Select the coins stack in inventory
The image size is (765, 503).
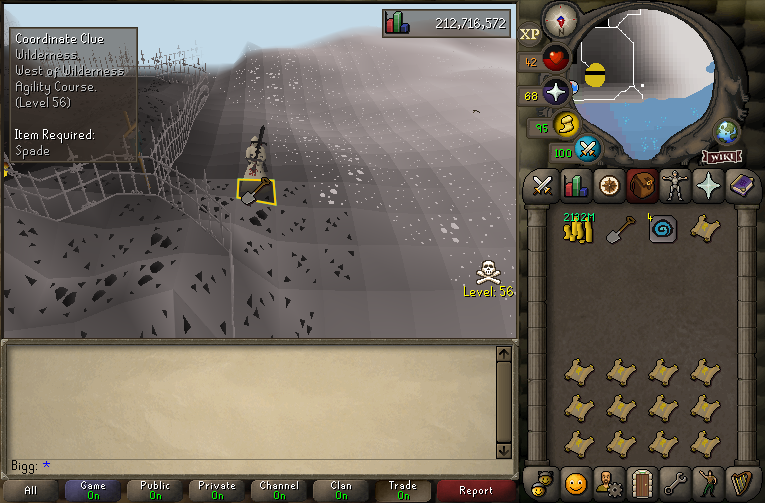click(577, 229)
